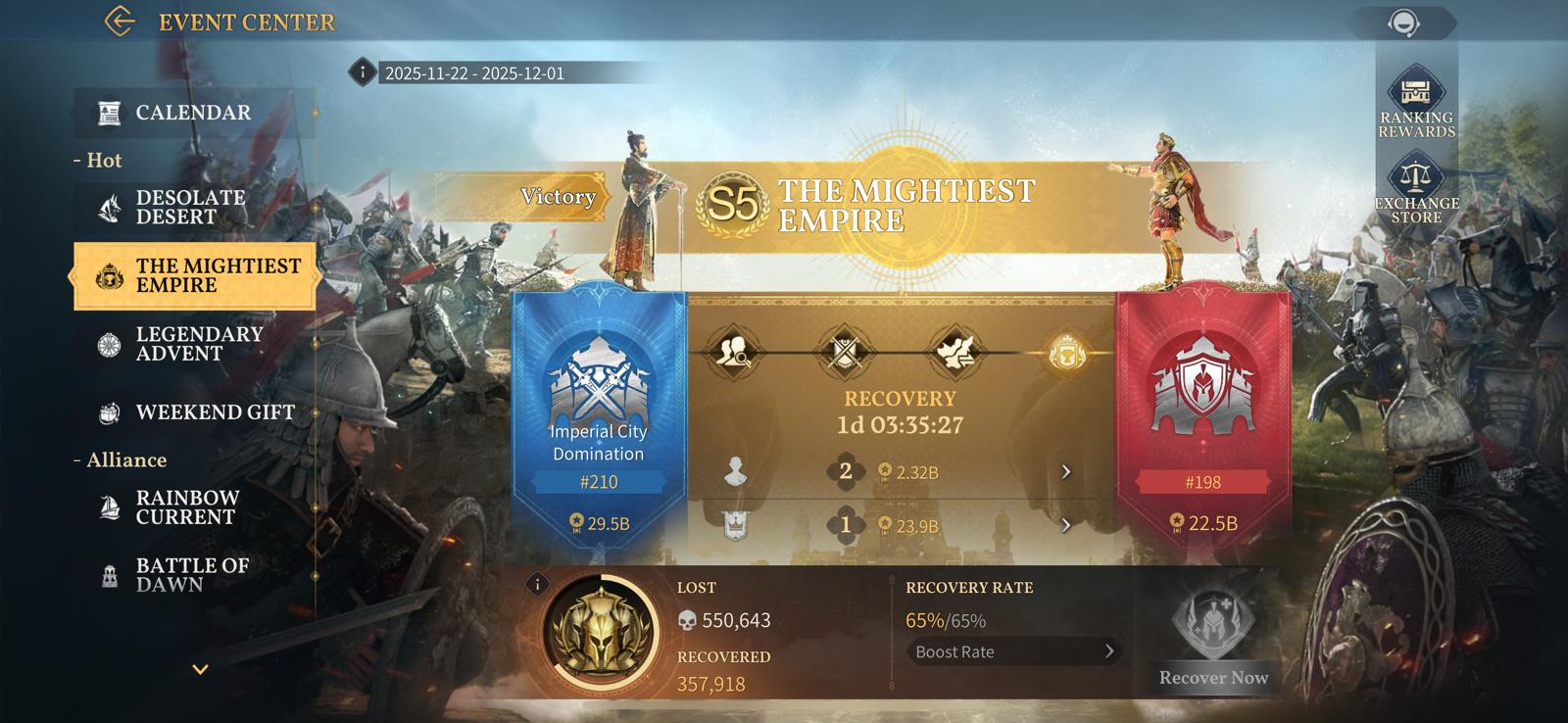Click the info icon beside the event dates
The height and width of the screenshot is (723, 1568).
(x=363, y=72)
